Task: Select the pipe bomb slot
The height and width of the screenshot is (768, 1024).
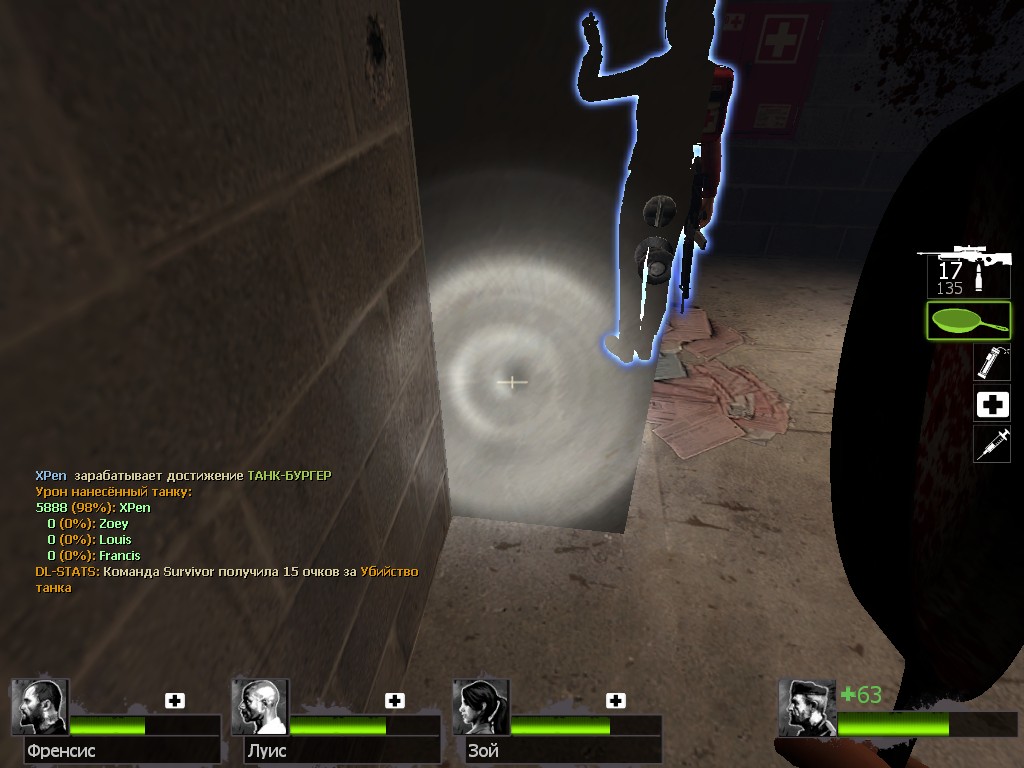Action: pos(992,362)
